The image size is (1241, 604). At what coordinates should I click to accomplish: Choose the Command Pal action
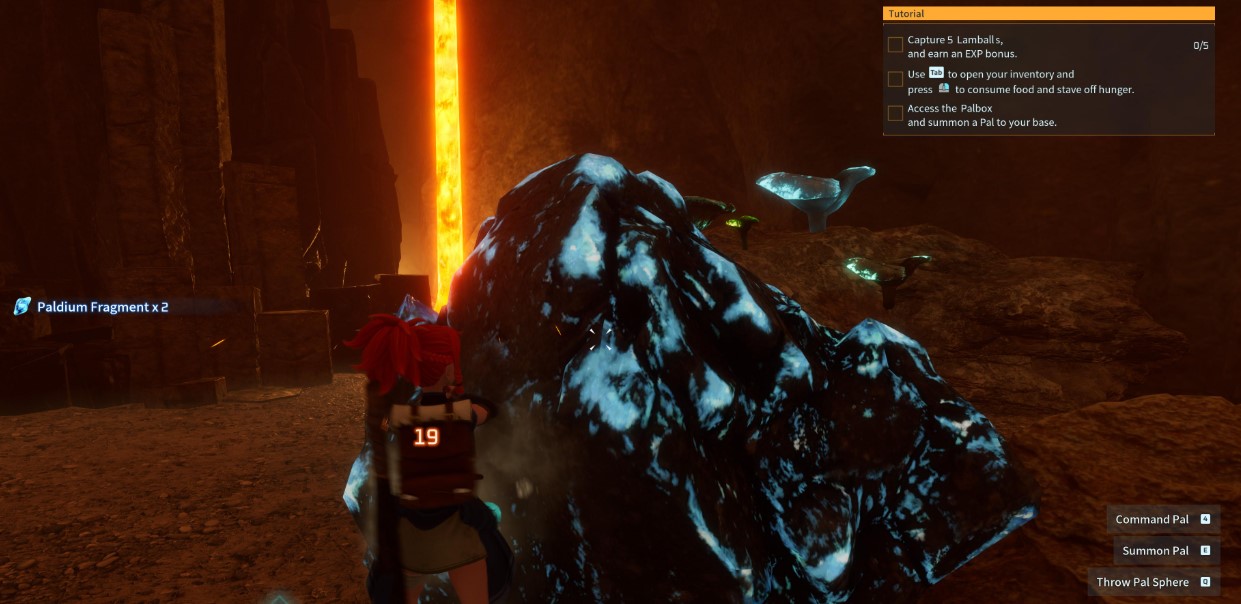1163,519
